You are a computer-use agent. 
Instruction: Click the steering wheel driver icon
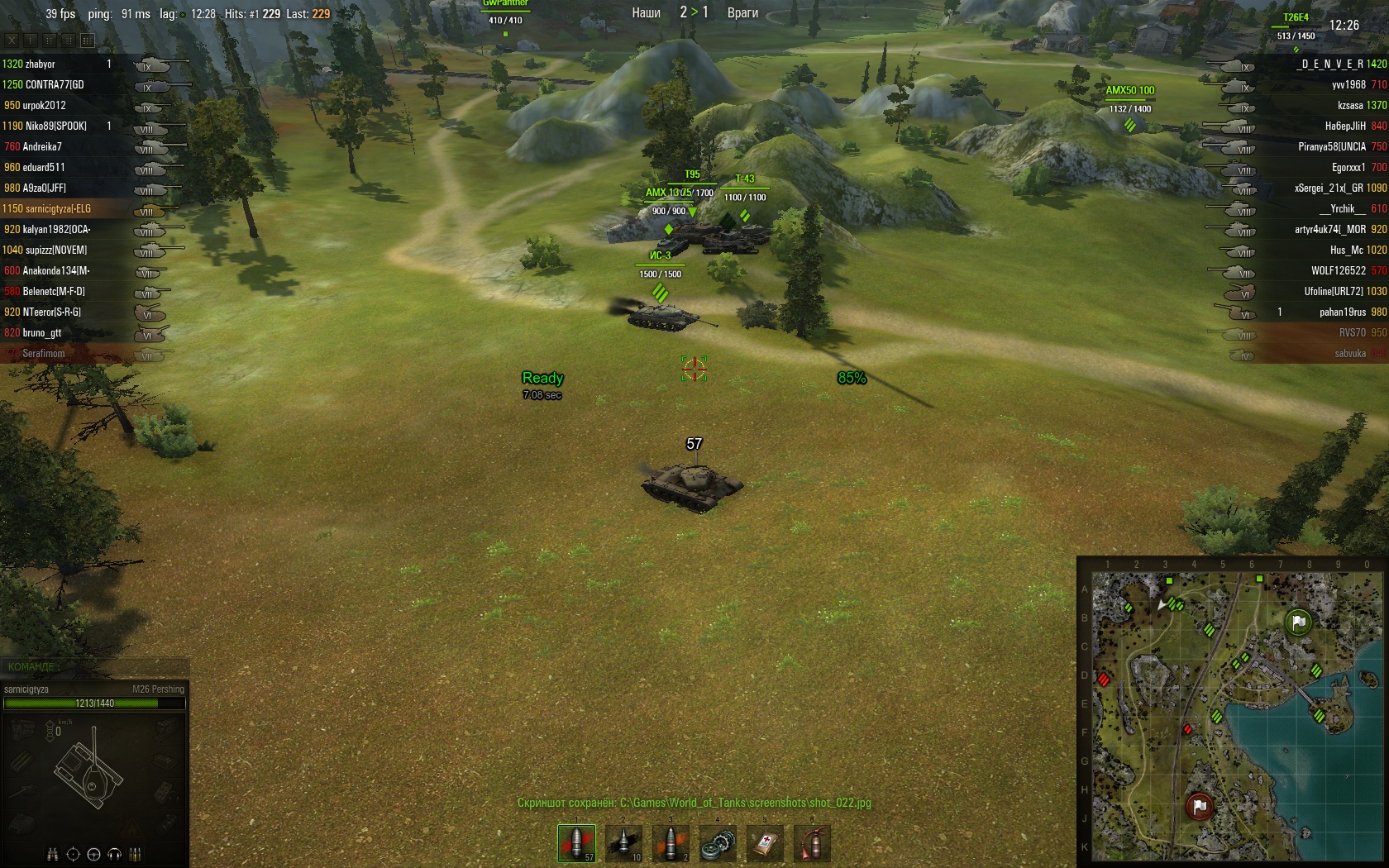[93, 854]
